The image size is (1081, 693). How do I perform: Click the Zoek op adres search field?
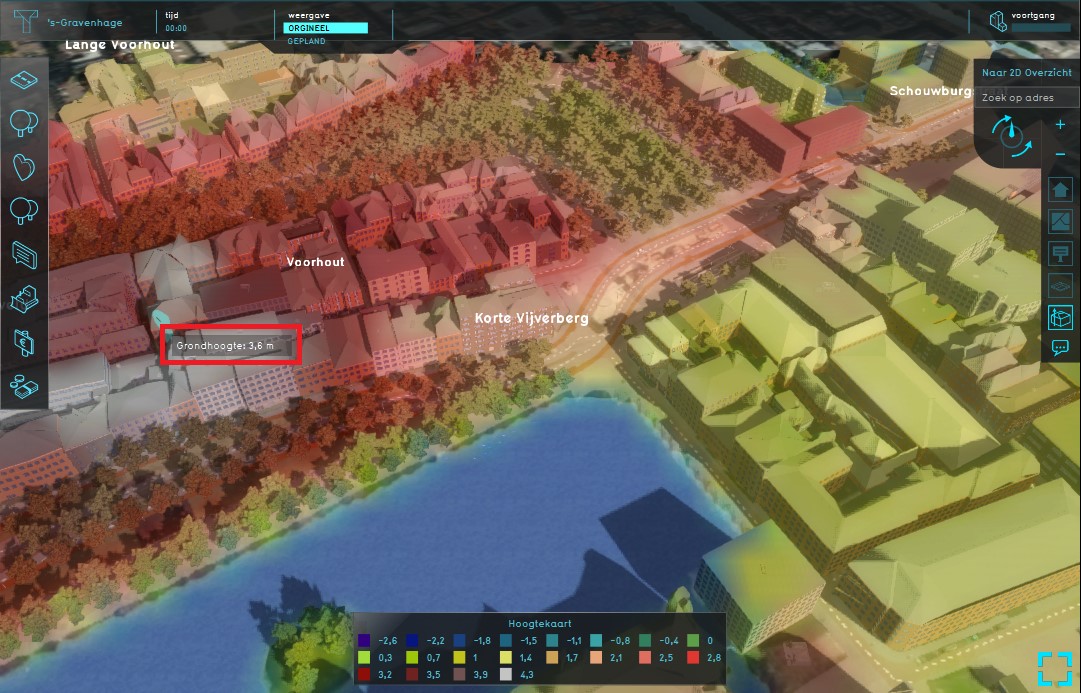(1029, 98)
